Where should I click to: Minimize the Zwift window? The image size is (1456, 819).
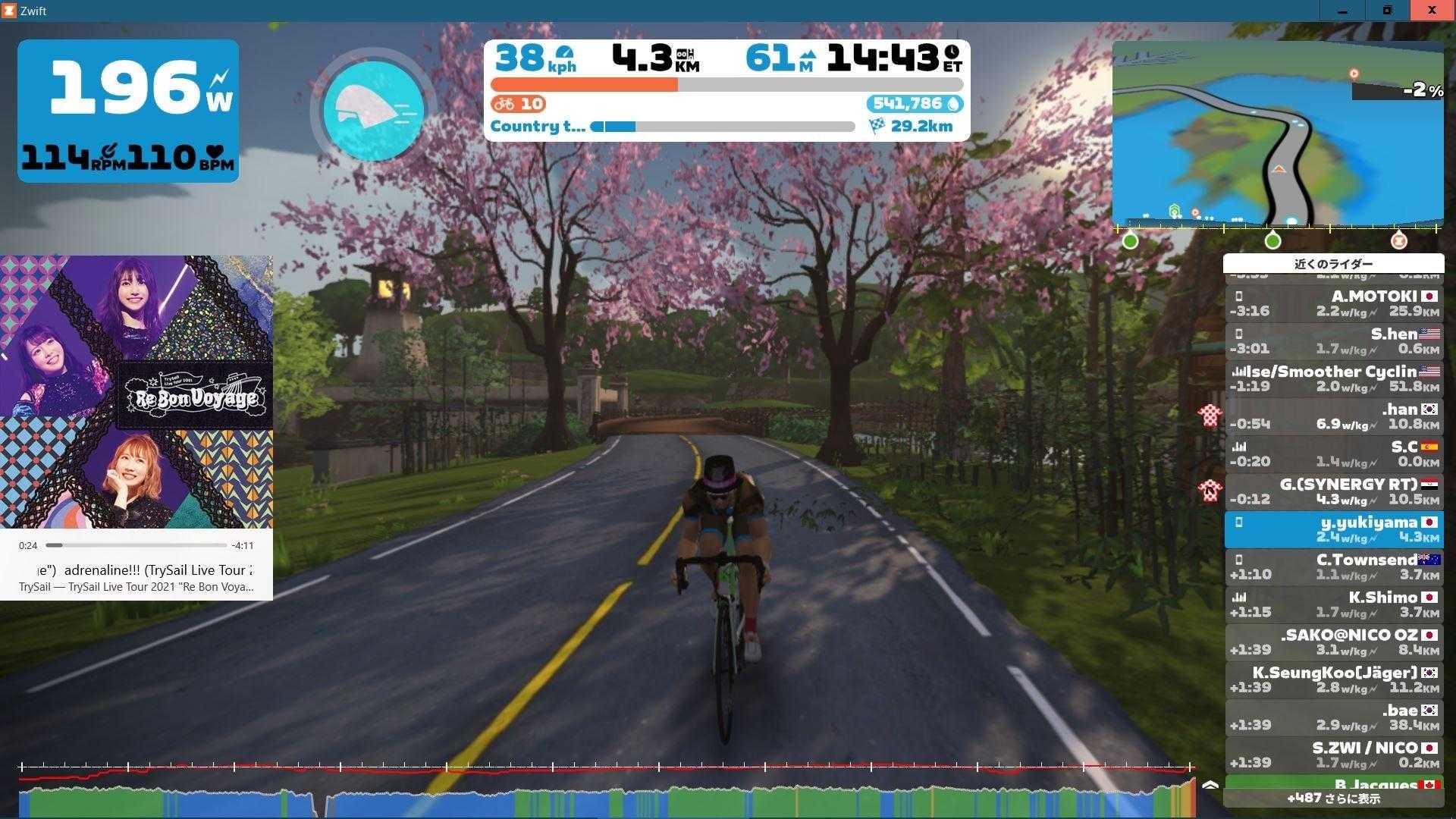[x=1342, y=11]
